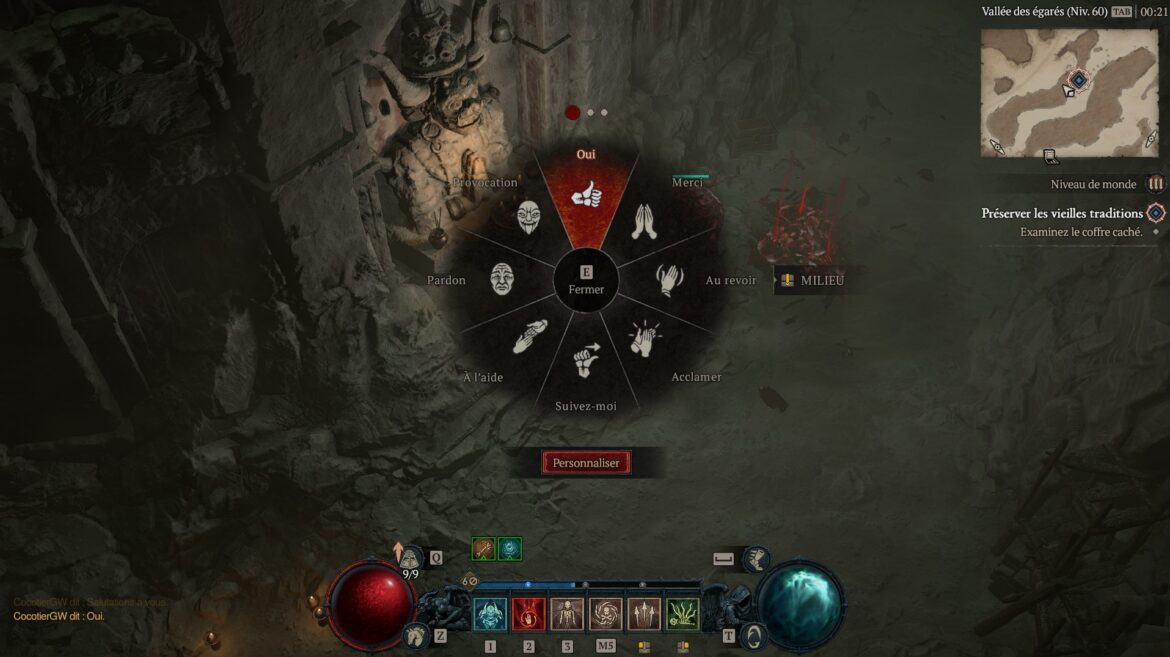Viewport: 1170px width, 657px height.
Task: Click the mount horse icon
Action: pyautogui.click(x=415, y=634)
